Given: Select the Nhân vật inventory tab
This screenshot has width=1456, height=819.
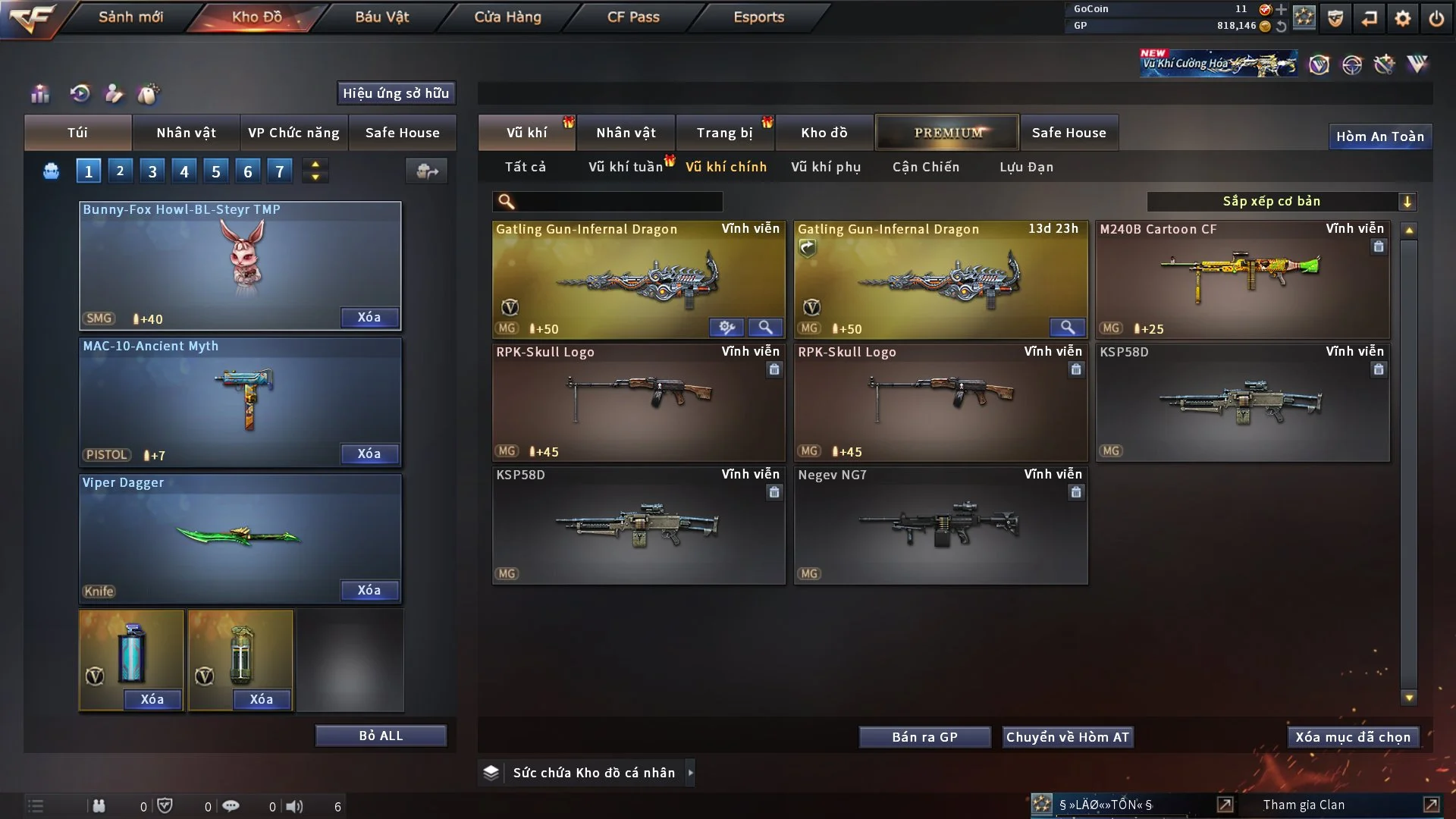Looking at the screenshot, I should pyautogui.click(x=626, y=133).
